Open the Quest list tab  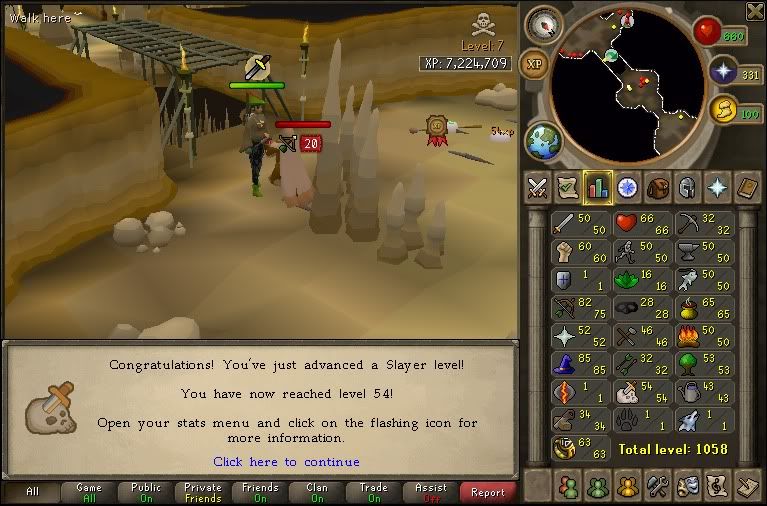click(627, 187)
